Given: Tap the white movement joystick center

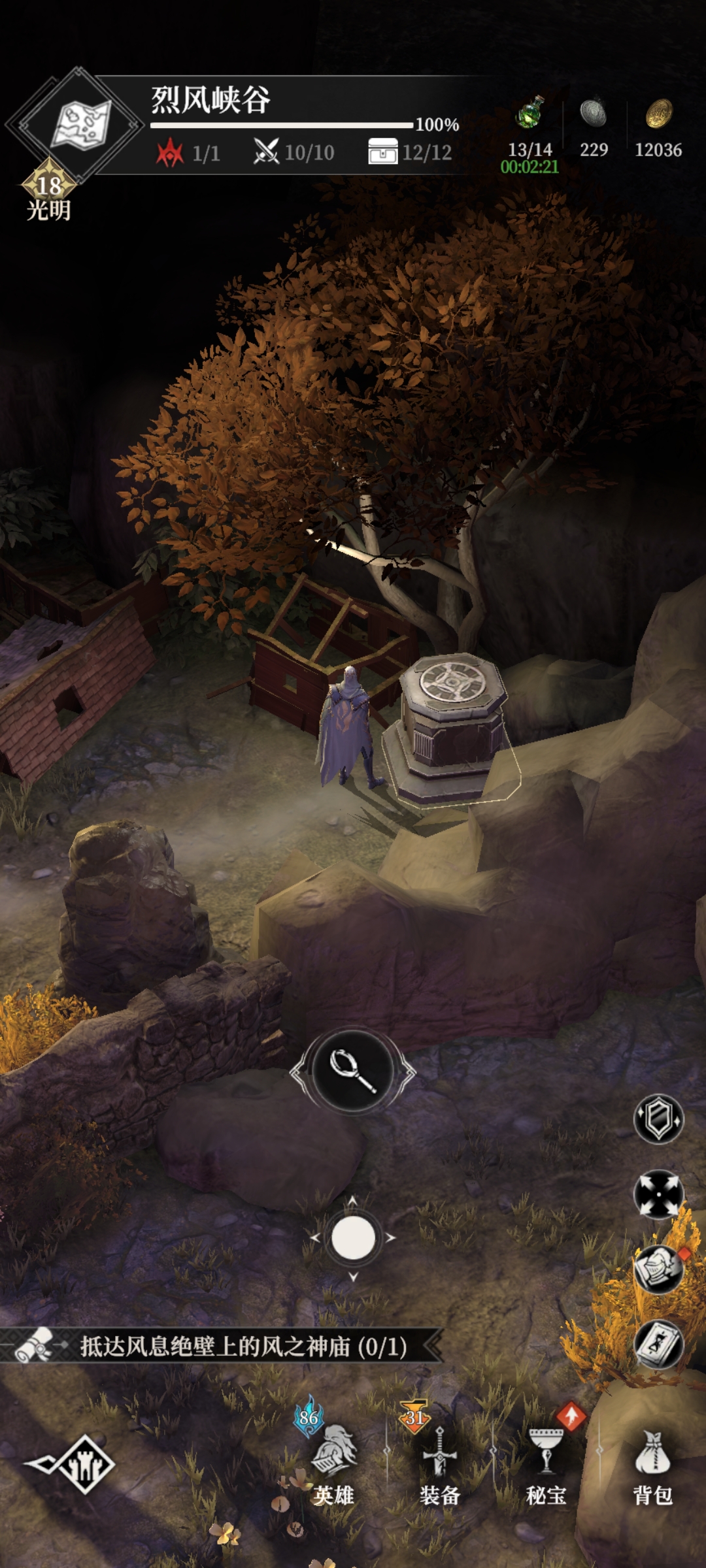Looking at the screenshot, I should point(353,1237).
